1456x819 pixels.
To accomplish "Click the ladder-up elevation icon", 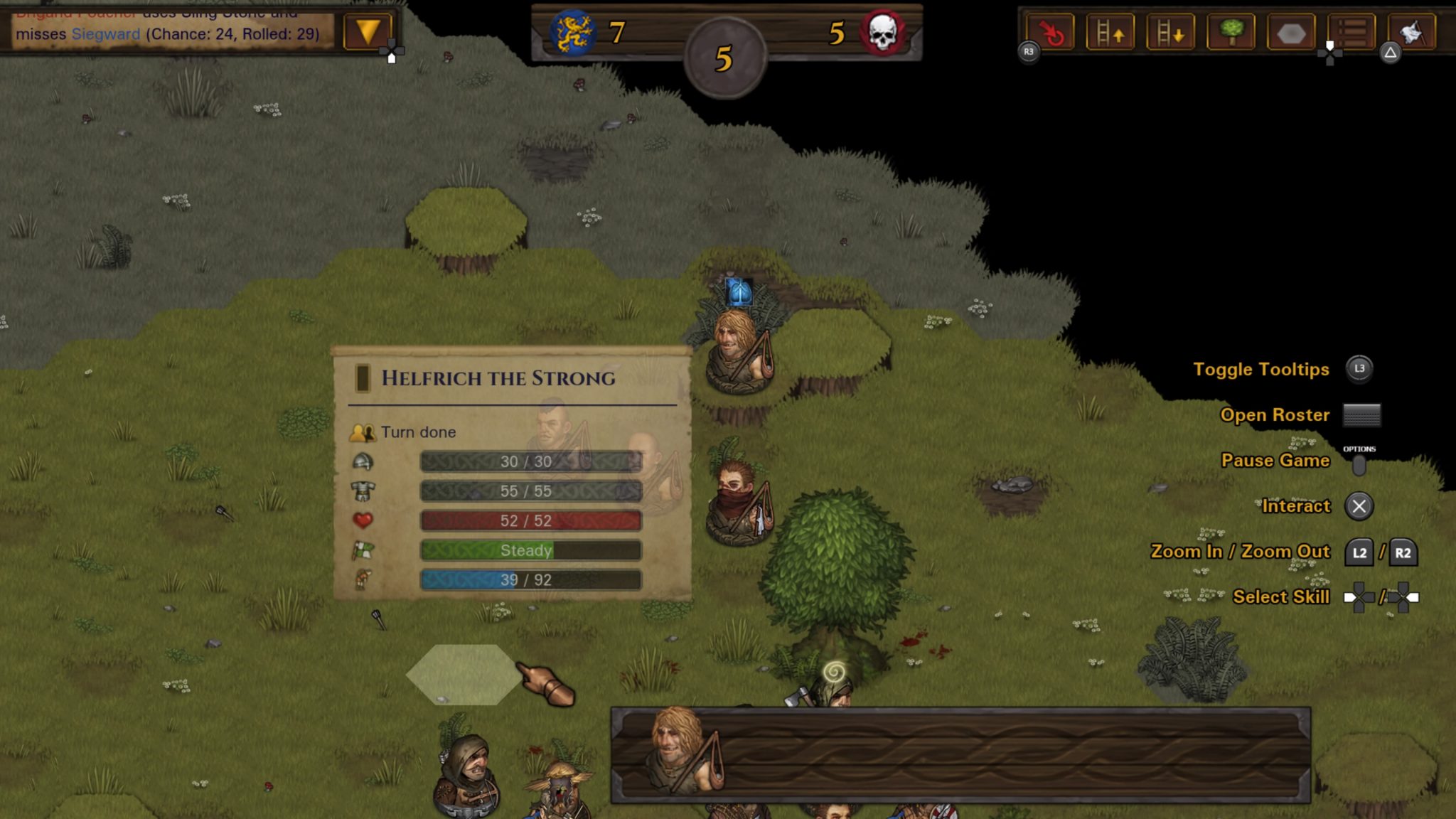I will pos(1110,32).
